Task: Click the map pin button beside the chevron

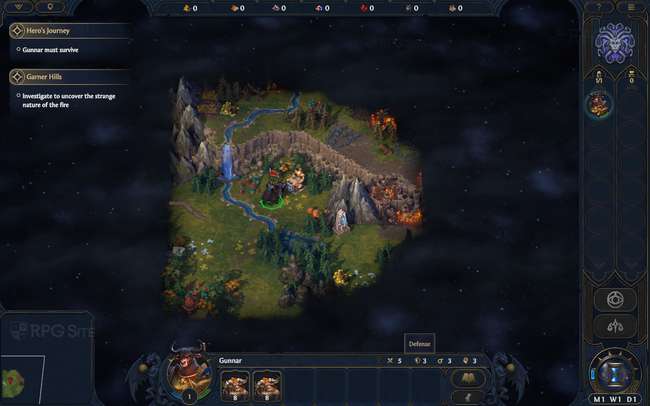Action: pos(52,7)
